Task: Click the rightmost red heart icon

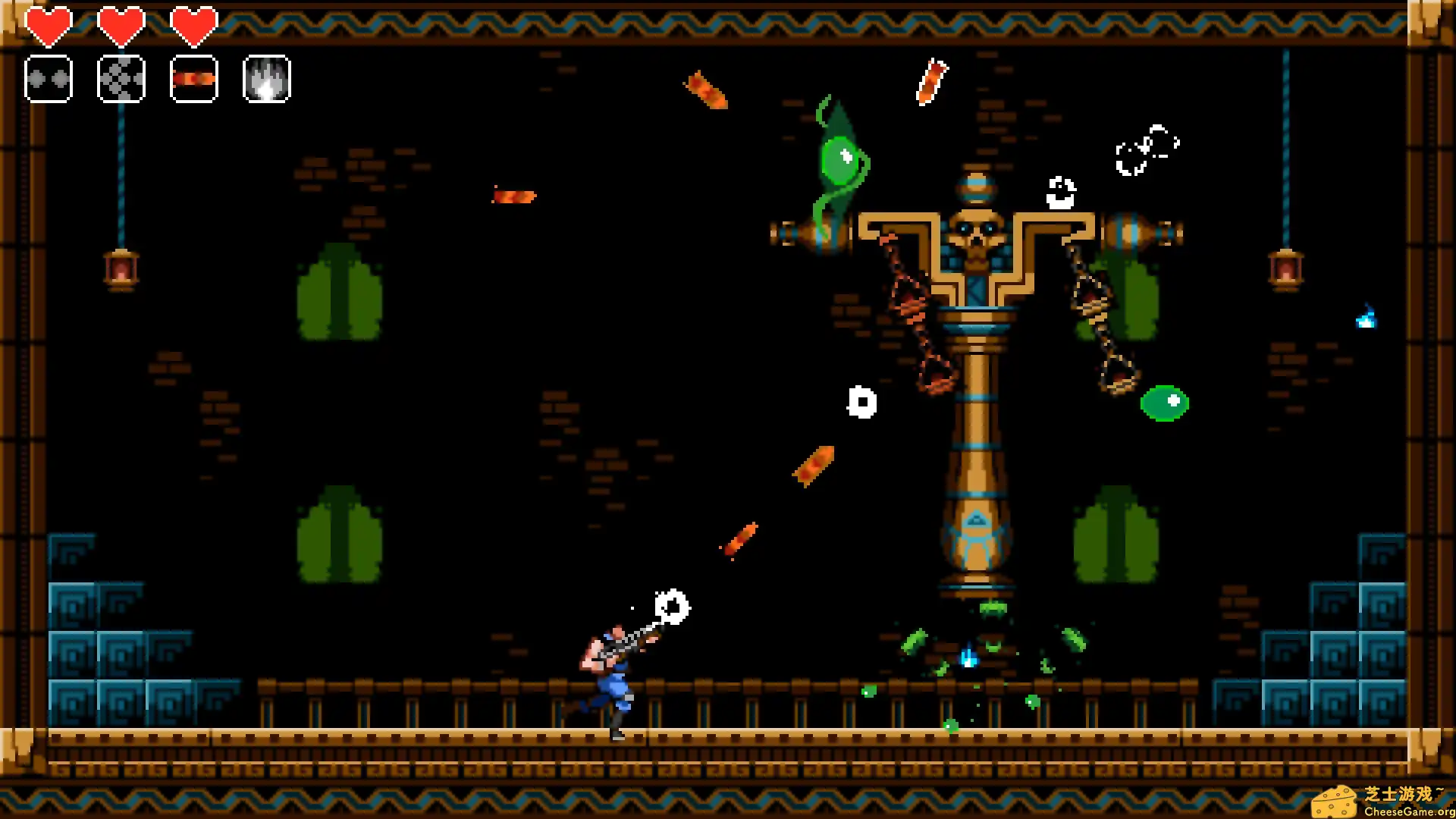Action: pyautogui.click(x=194, y=25)
